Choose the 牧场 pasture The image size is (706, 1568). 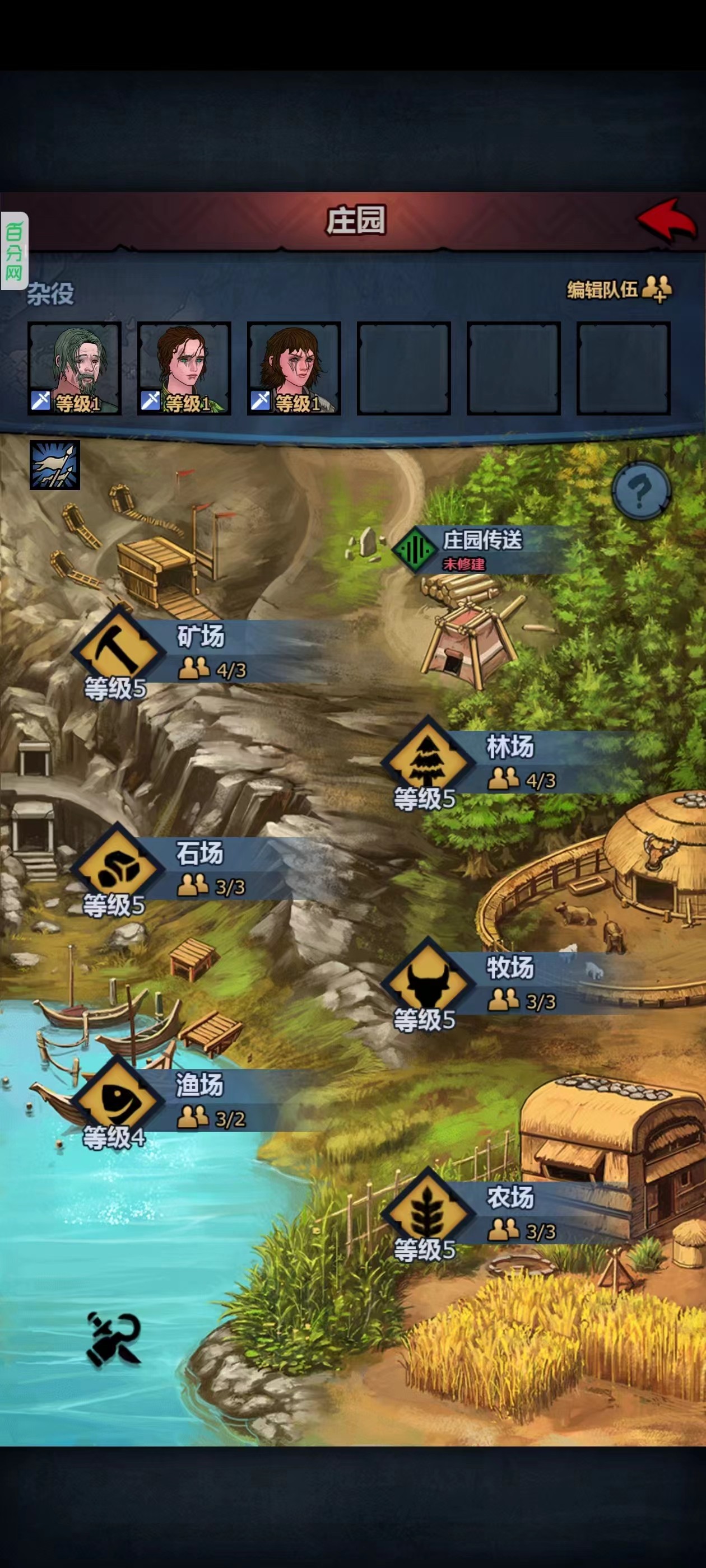428,981
